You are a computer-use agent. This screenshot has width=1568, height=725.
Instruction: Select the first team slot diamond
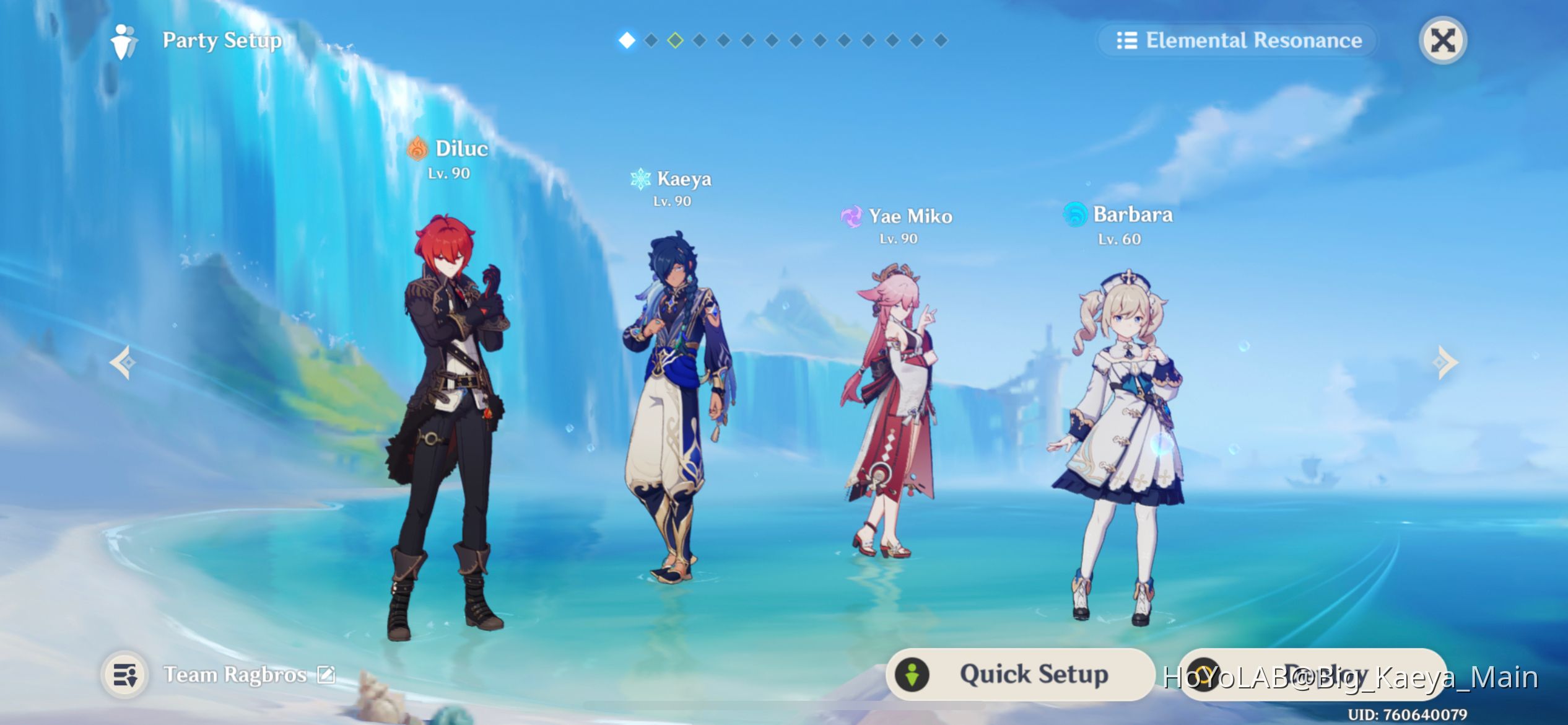(x=627, y=41)
